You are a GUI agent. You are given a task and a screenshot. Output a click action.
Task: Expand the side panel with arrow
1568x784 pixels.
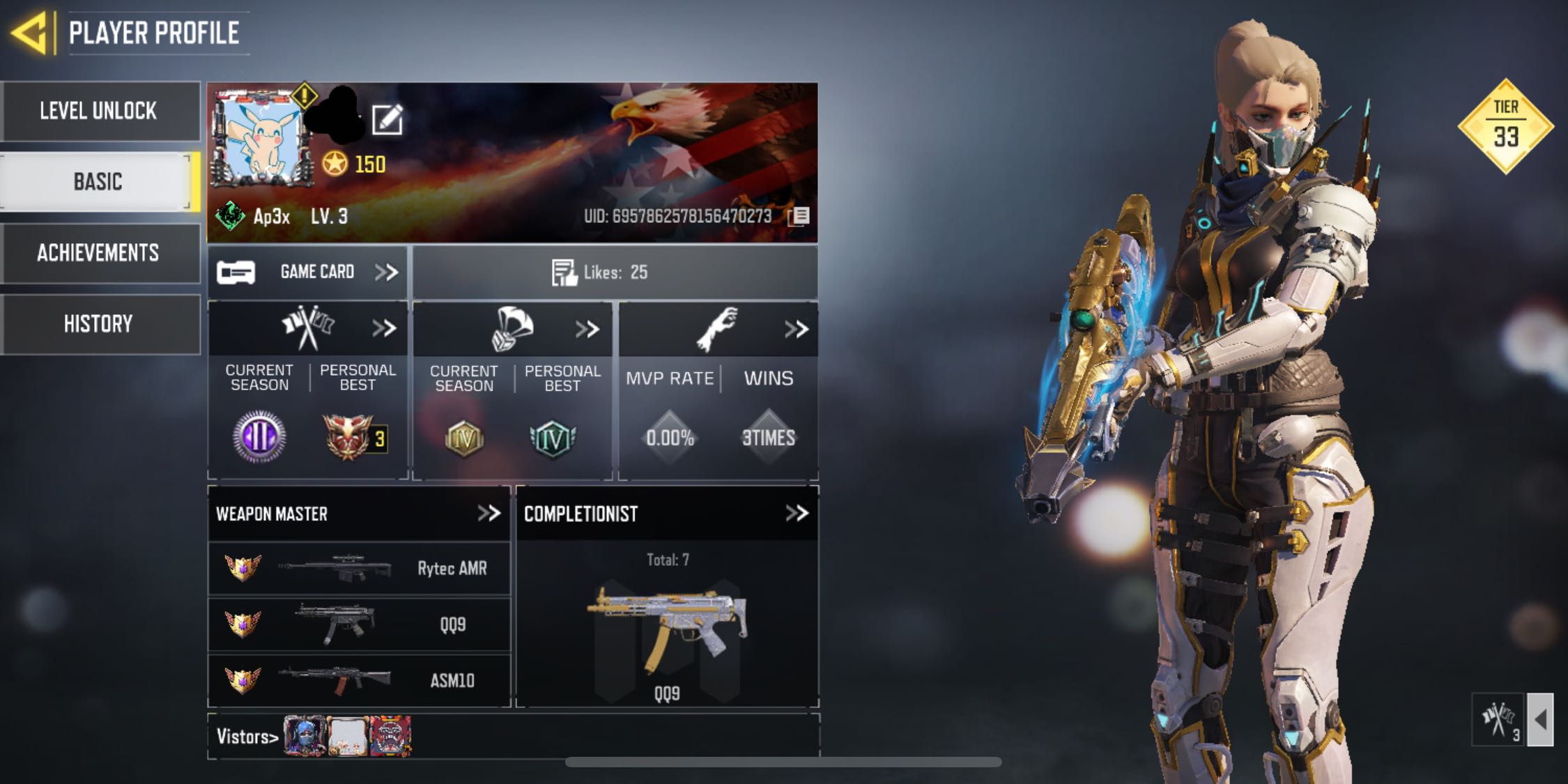pos(1540,719)
